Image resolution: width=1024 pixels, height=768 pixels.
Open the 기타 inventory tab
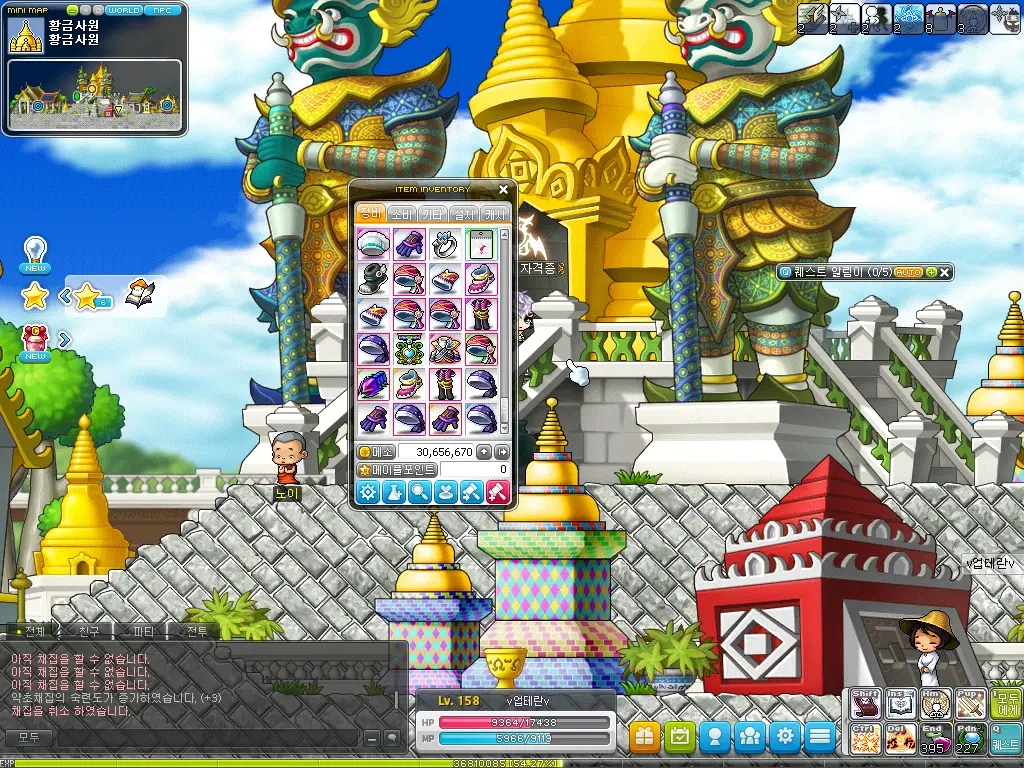[x=433, y=214]
